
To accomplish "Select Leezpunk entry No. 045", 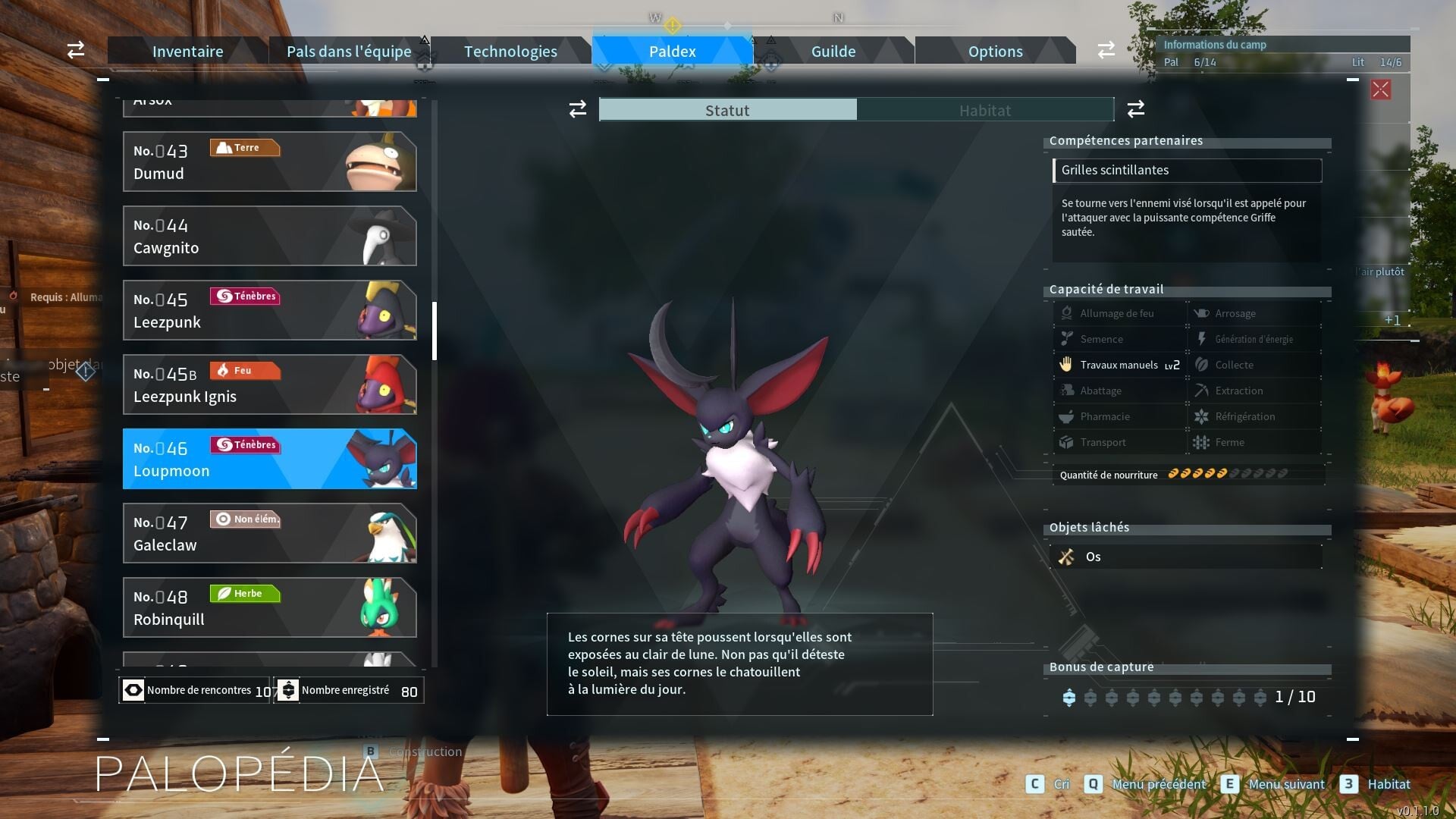I will (269, 310).
